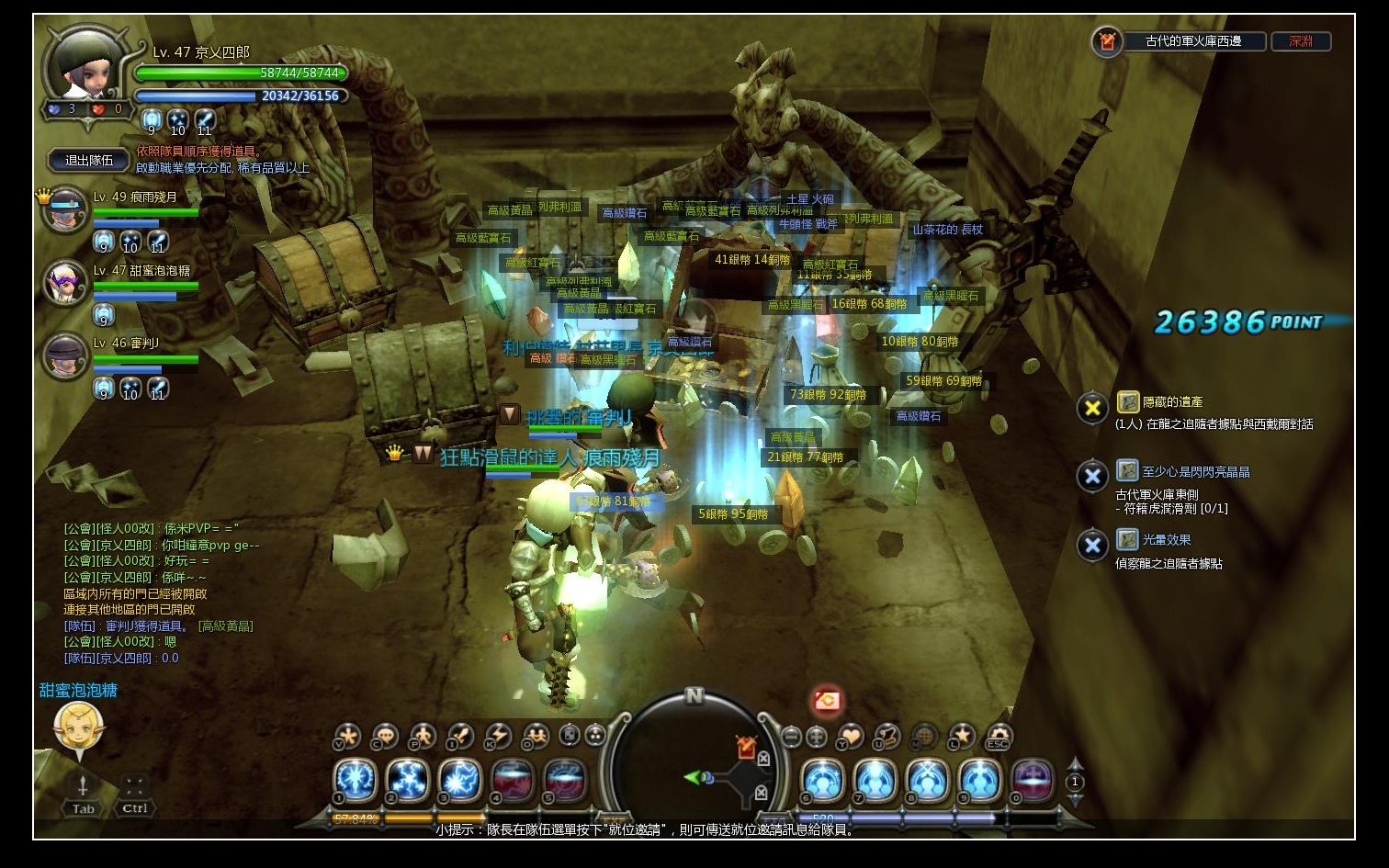Open the star menu icon (L)
This screenshot has width=1389, height=868.
[962, 736]
